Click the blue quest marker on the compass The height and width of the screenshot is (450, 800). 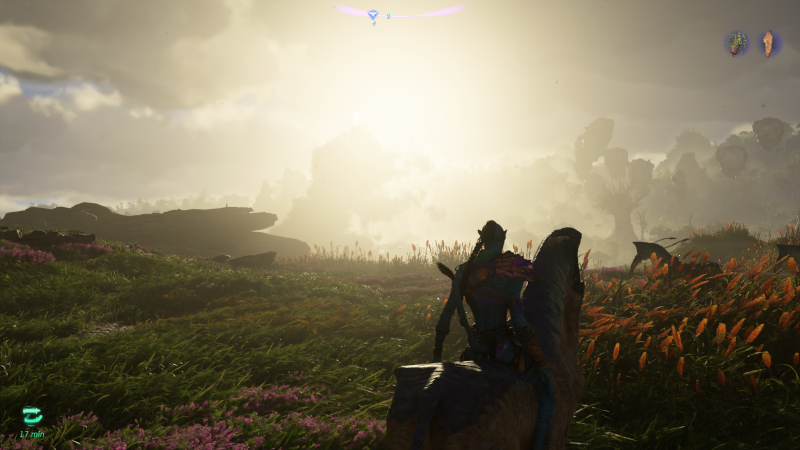[373, 15]
